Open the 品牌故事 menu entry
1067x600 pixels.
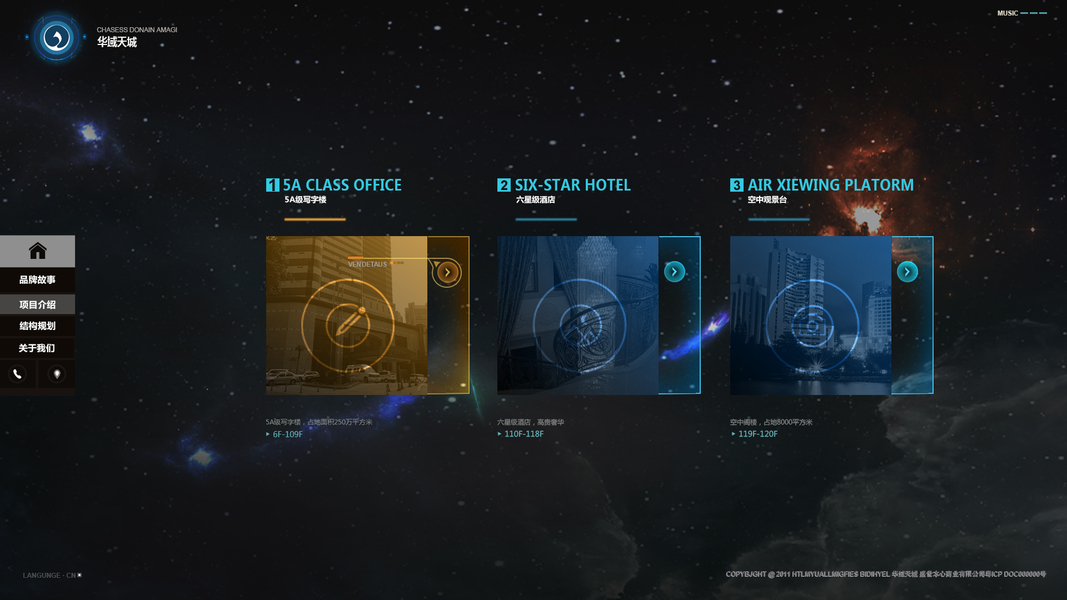pyautogui.click(x=37, y=280)
